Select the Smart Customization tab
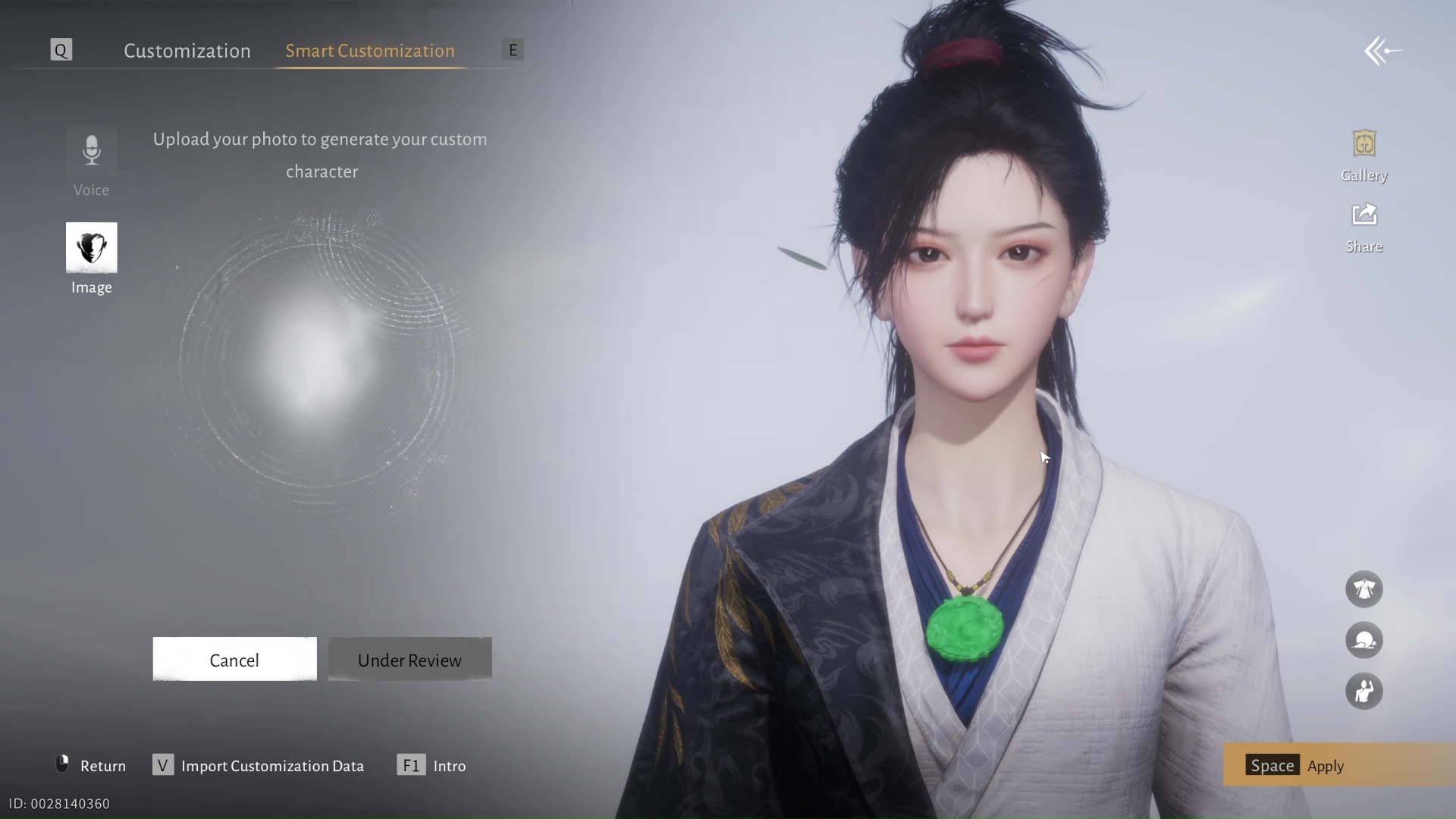The image size is (1456, 819). pos(369,51)
